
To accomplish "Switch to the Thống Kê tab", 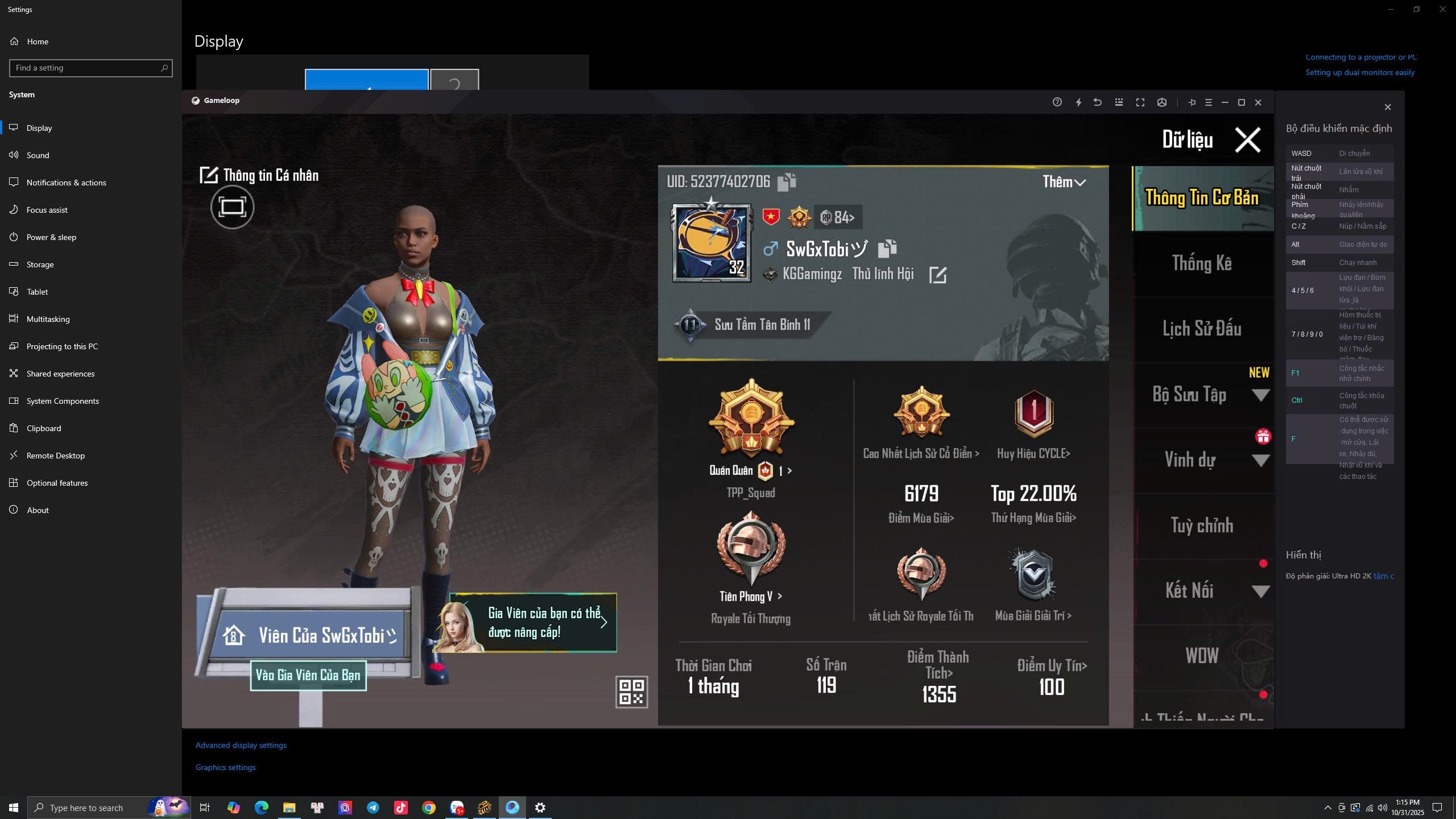I will pyautogui.click(x=1202, y=263).
